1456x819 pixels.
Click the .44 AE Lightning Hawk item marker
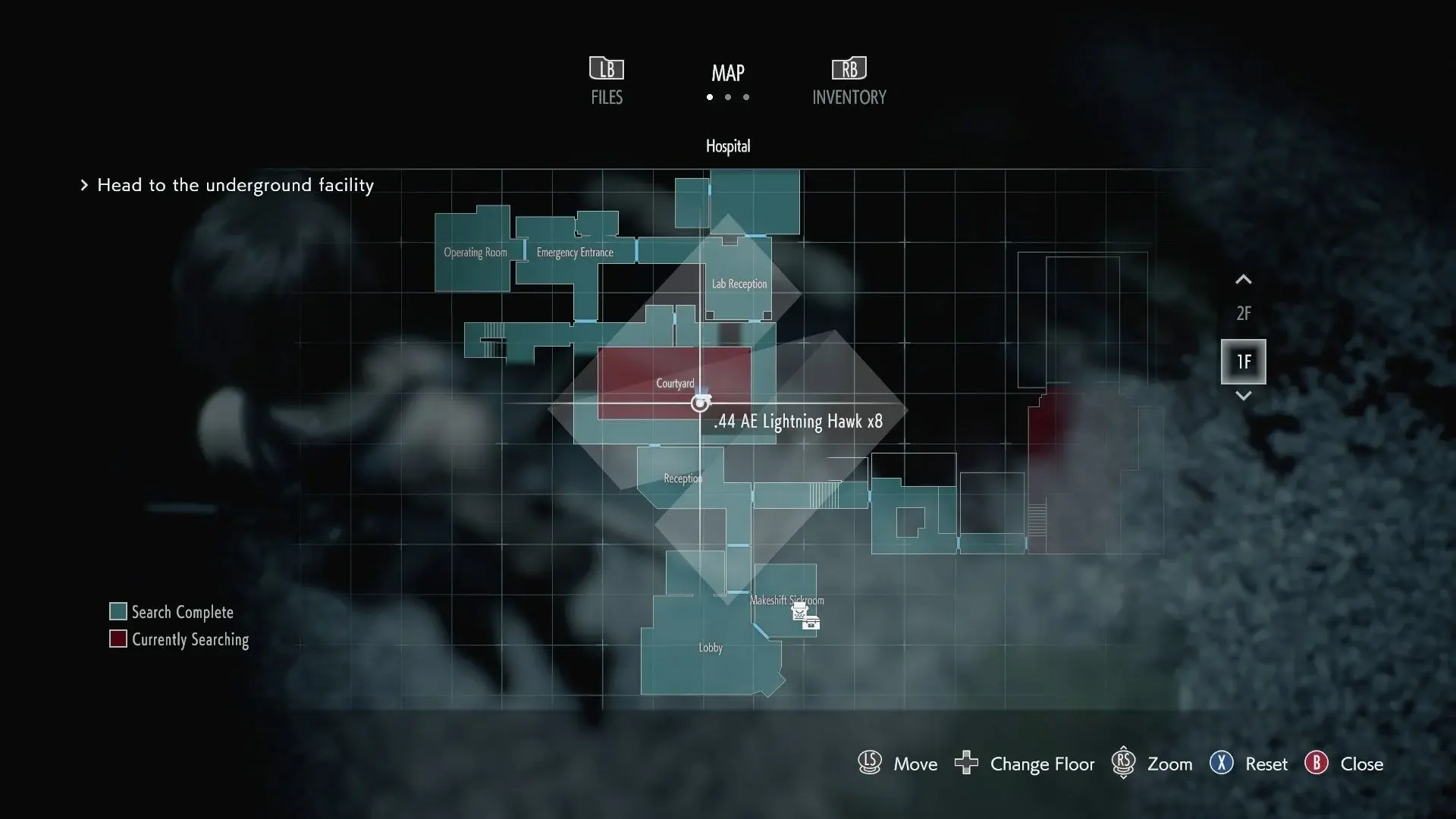pyautogui.click(x=700, y=403)
